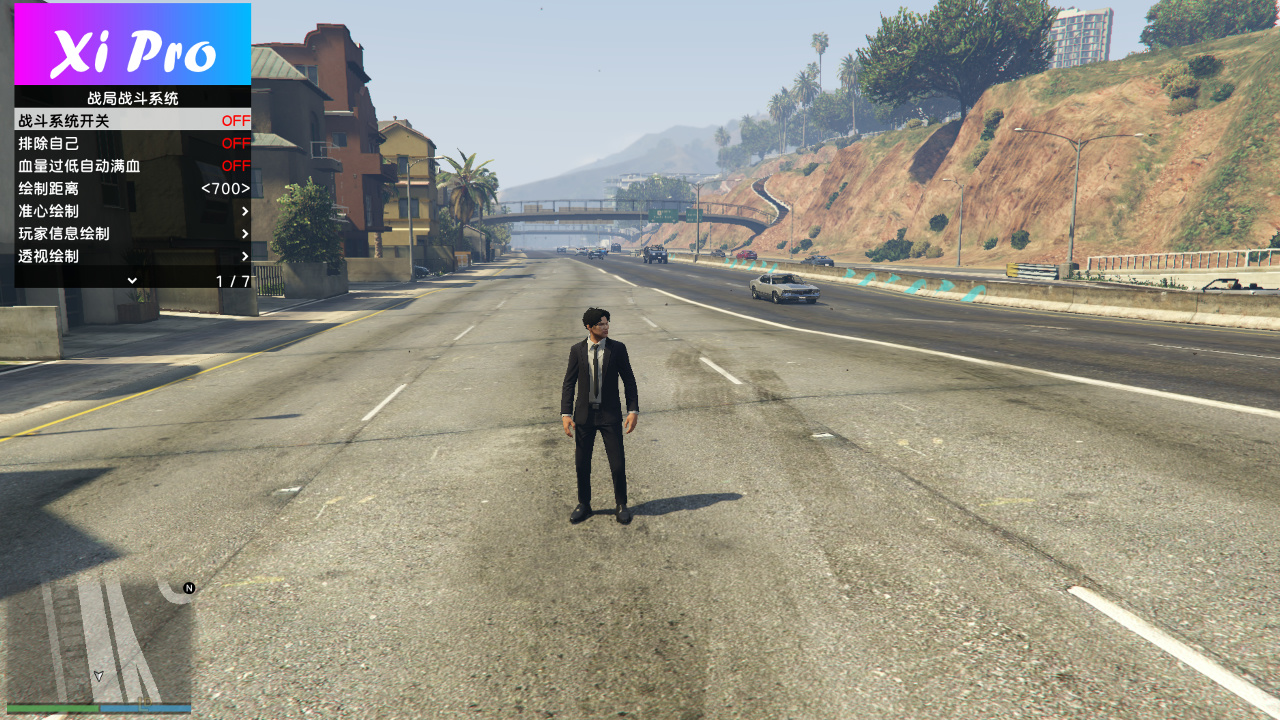
Task: Switch on 血量过低自动满血
Action: (132, 166)
